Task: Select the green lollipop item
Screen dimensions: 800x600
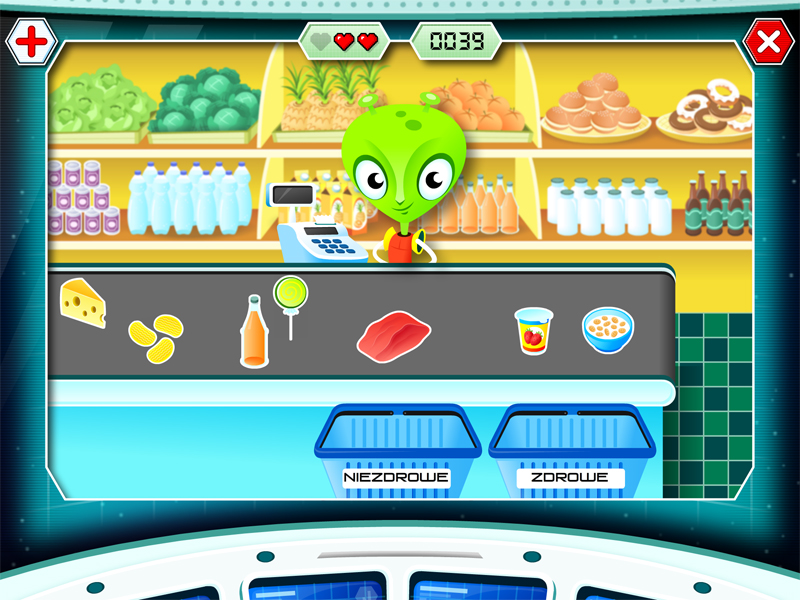Action: pyautogui.click(x=291, y=300)
